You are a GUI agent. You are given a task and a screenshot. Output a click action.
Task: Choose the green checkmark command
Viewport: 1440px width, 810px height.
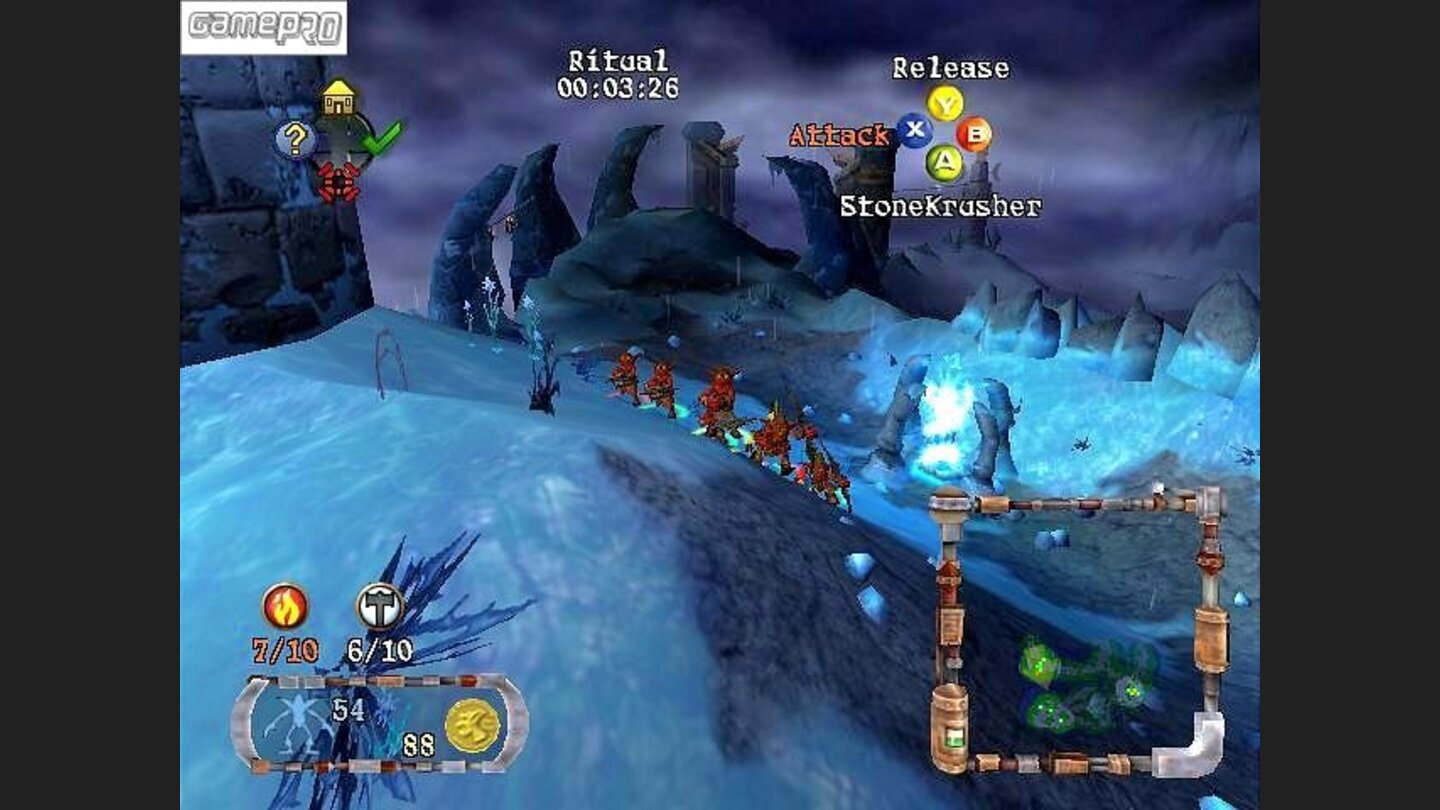click(383, 137)
